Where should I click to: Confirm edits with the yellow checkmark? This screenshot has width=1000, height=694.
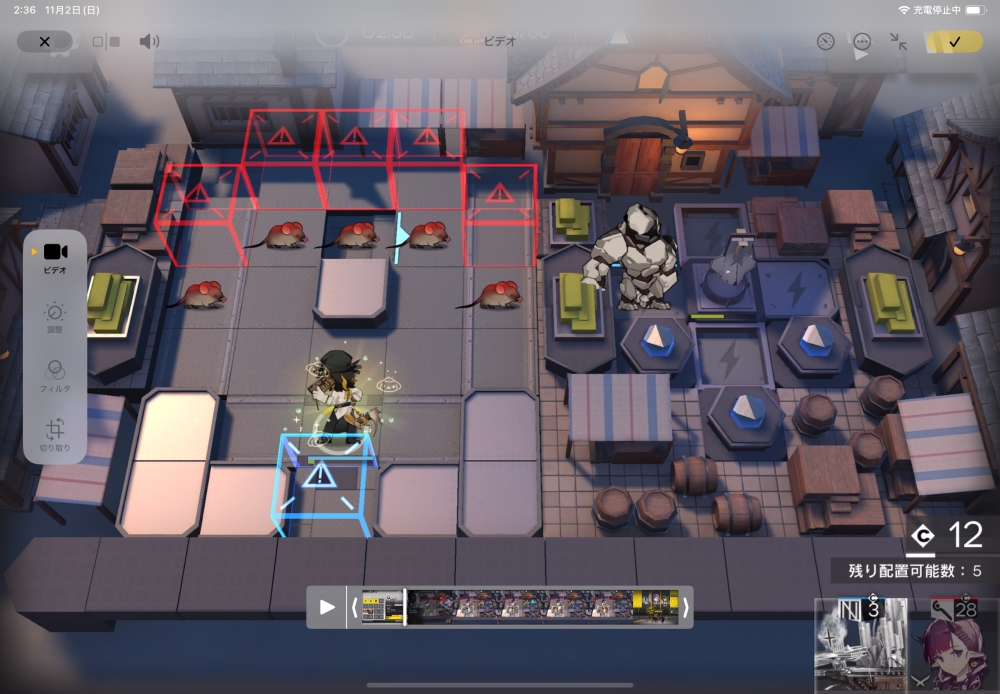point(953,42)
